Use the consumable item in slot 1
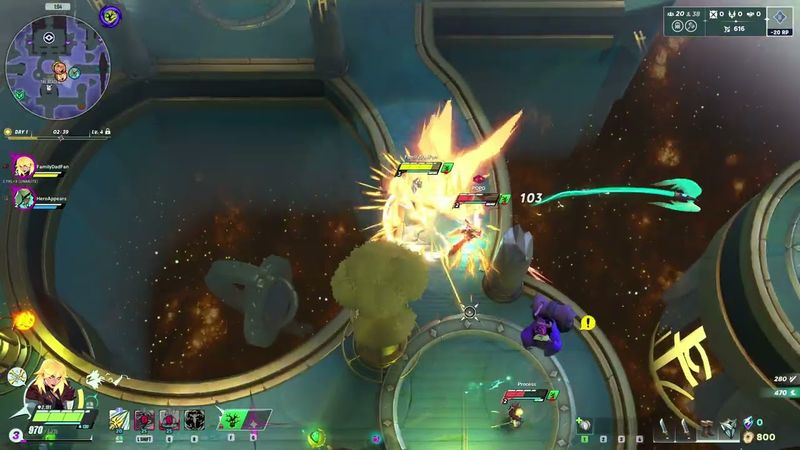 584,426
